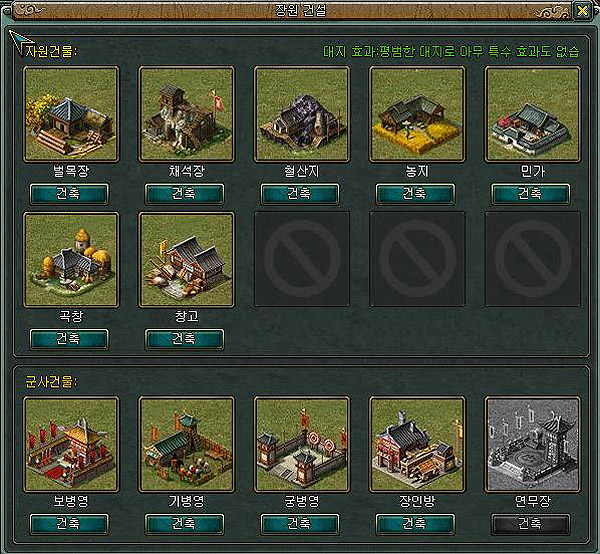Pick the 민가 house thumbnail

531,114
